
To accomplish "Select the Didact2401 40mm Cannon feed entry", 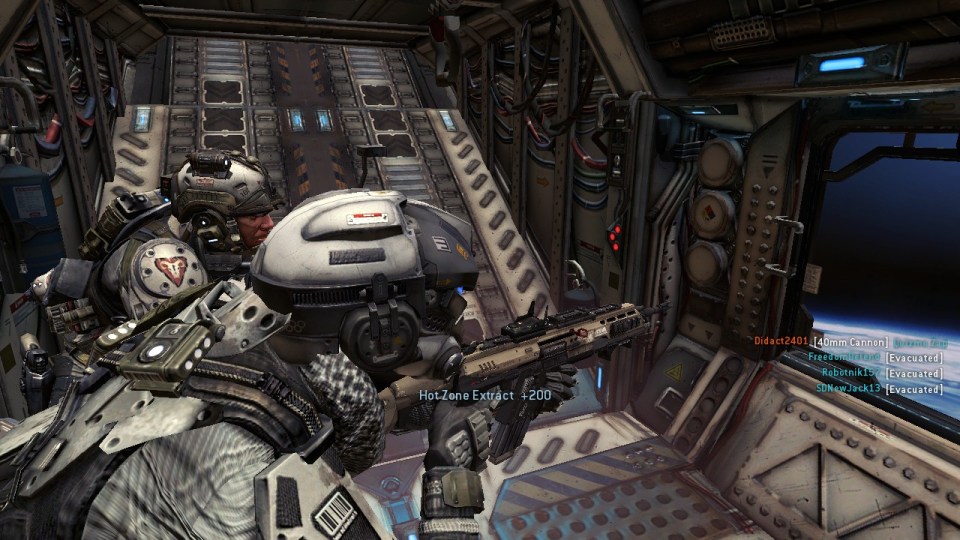I will pos(848,342).
